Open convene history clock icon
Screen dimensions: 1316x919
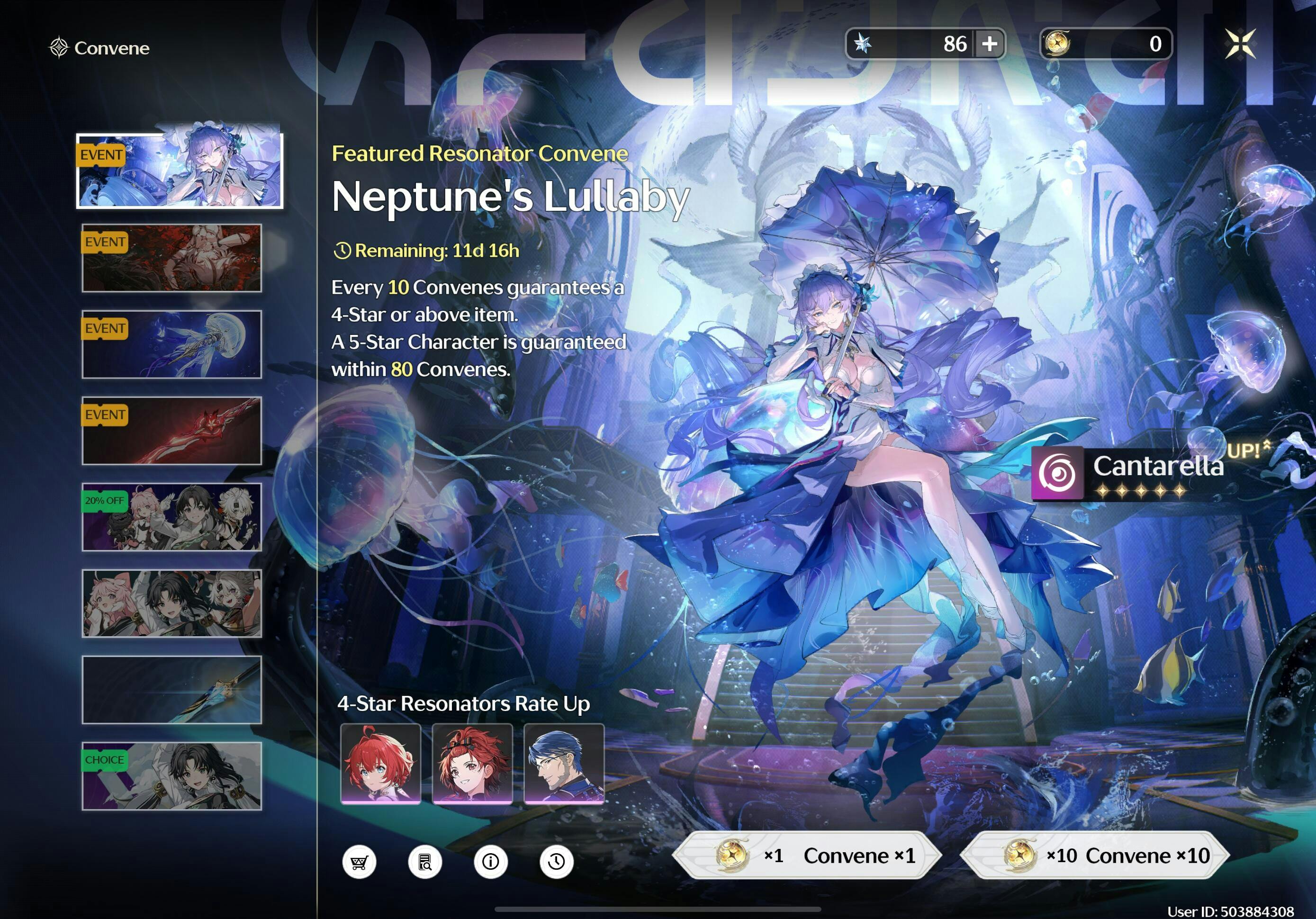point(556,861)
